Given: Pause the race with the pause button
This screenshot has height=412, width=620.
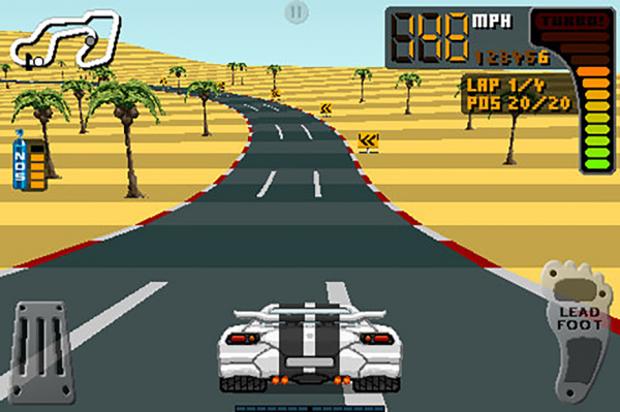Looking at the screenshot, I should coord(295,13).
